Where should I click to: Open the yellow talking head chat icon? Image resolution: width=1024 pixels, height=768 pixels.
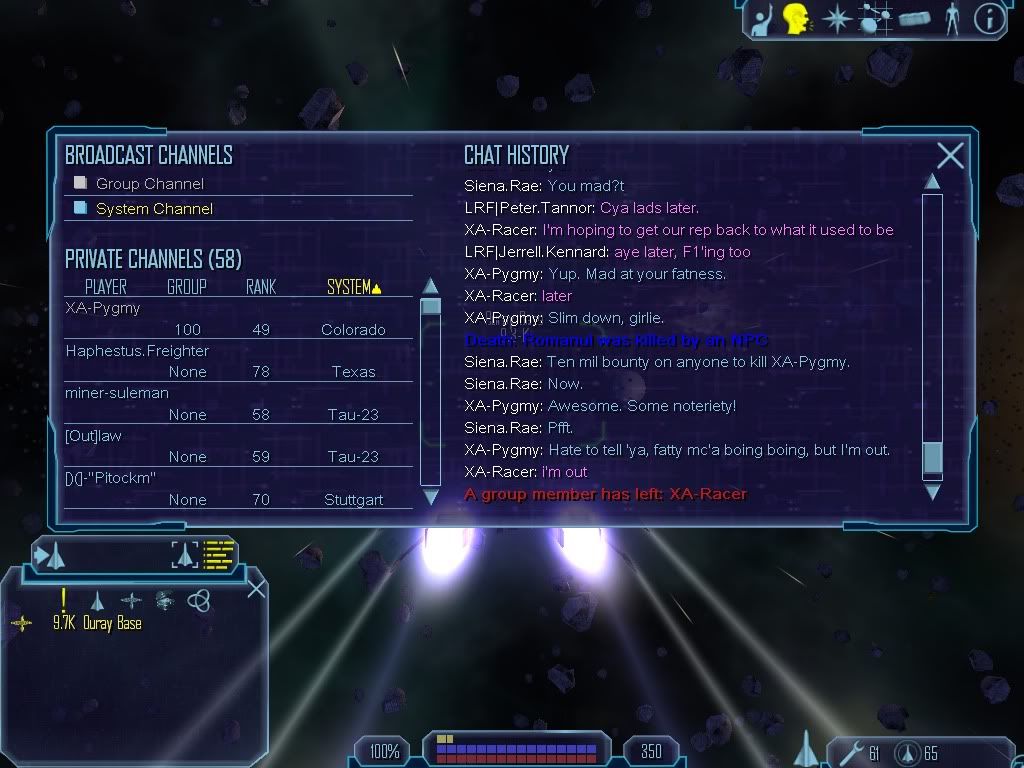(795, 18)
